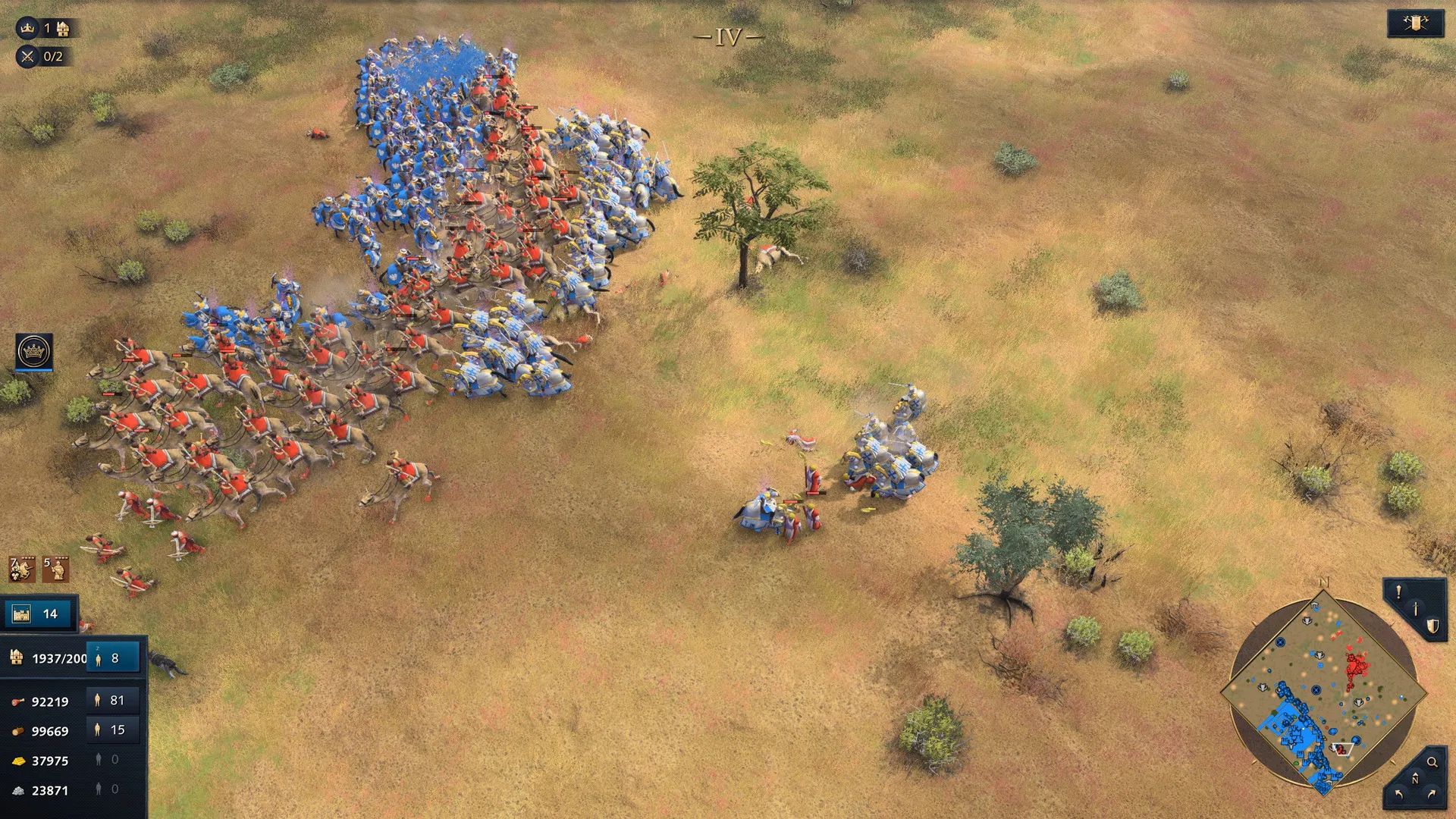Click the shield defend ping button
The width and height of the screenshot is (1456, 819).
[x=1432, y=626]
